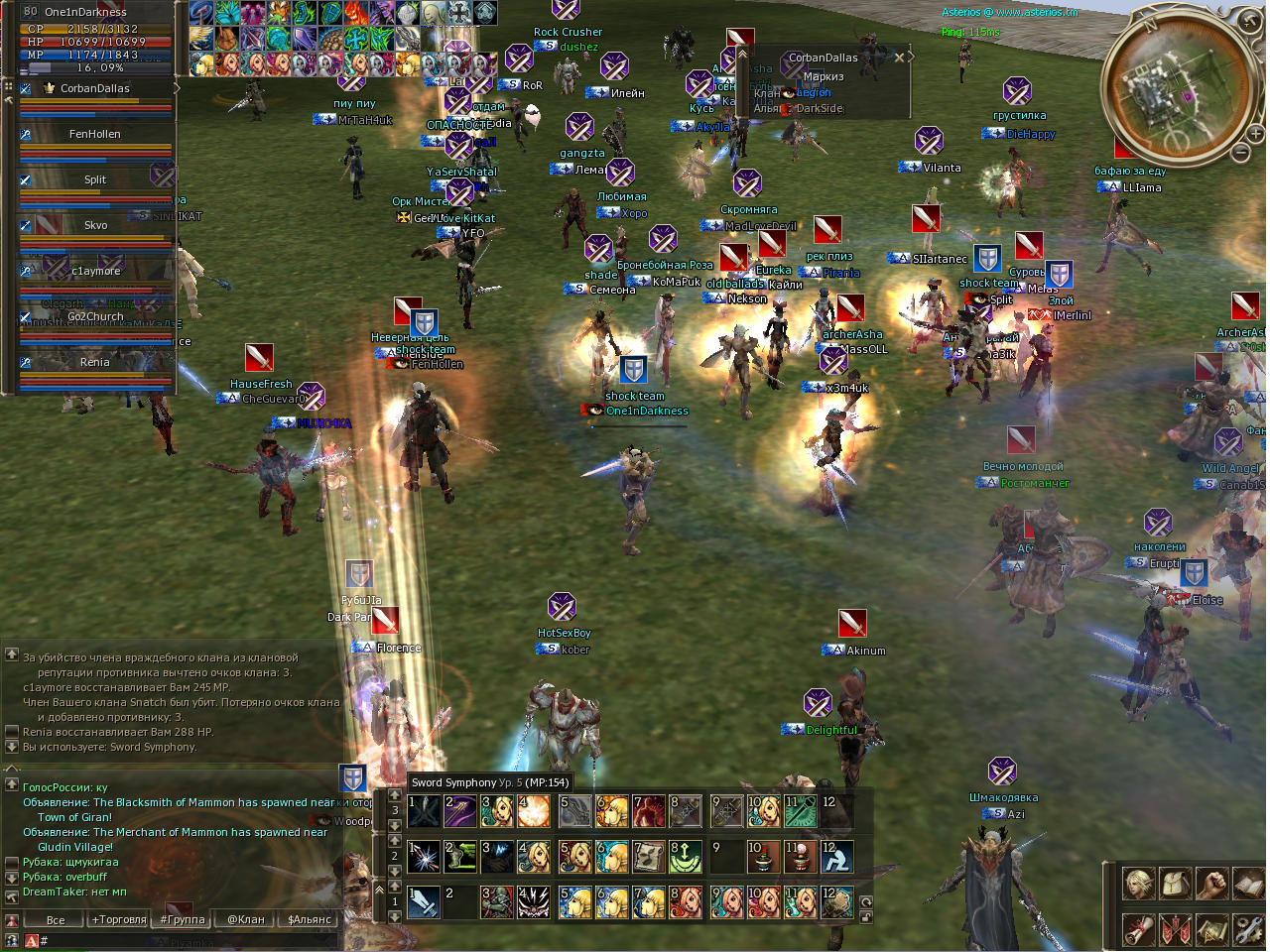This screenshot has width=1270, height=952.
Task: Activate the sitting figure action icon
Action: pyautogui.click(x=836, y=857)
